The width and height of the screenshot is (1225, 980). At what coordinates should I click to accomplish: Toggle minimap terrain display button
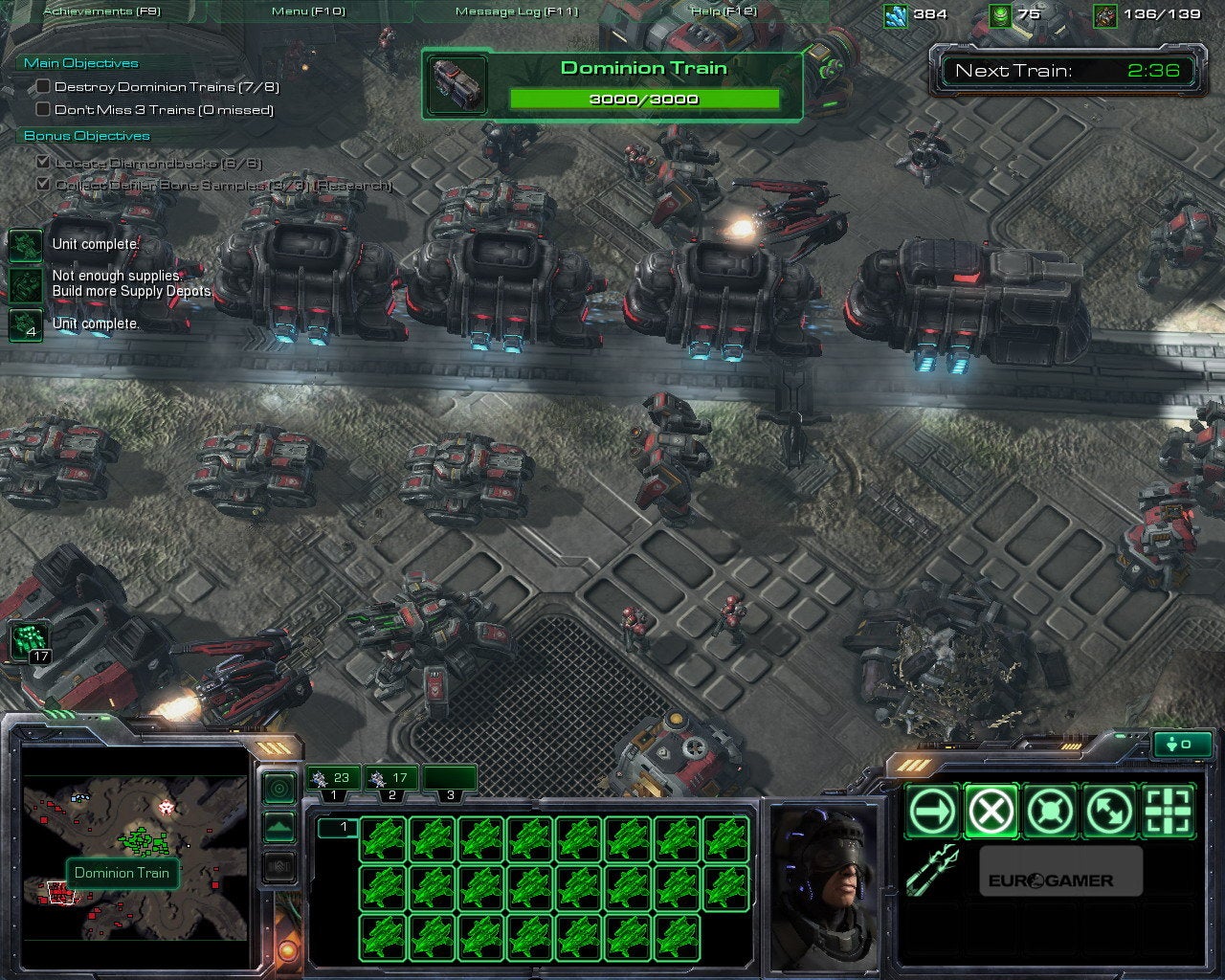(278, 826)
